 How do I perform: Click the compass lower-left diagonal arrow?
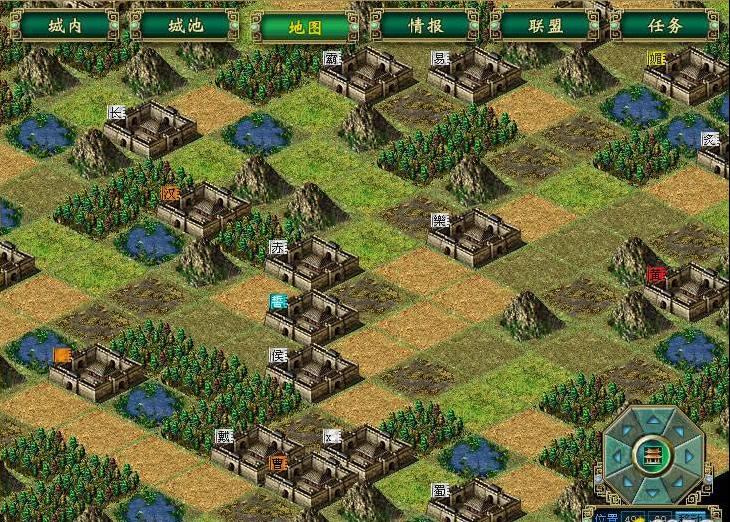(x=630, y=481)
